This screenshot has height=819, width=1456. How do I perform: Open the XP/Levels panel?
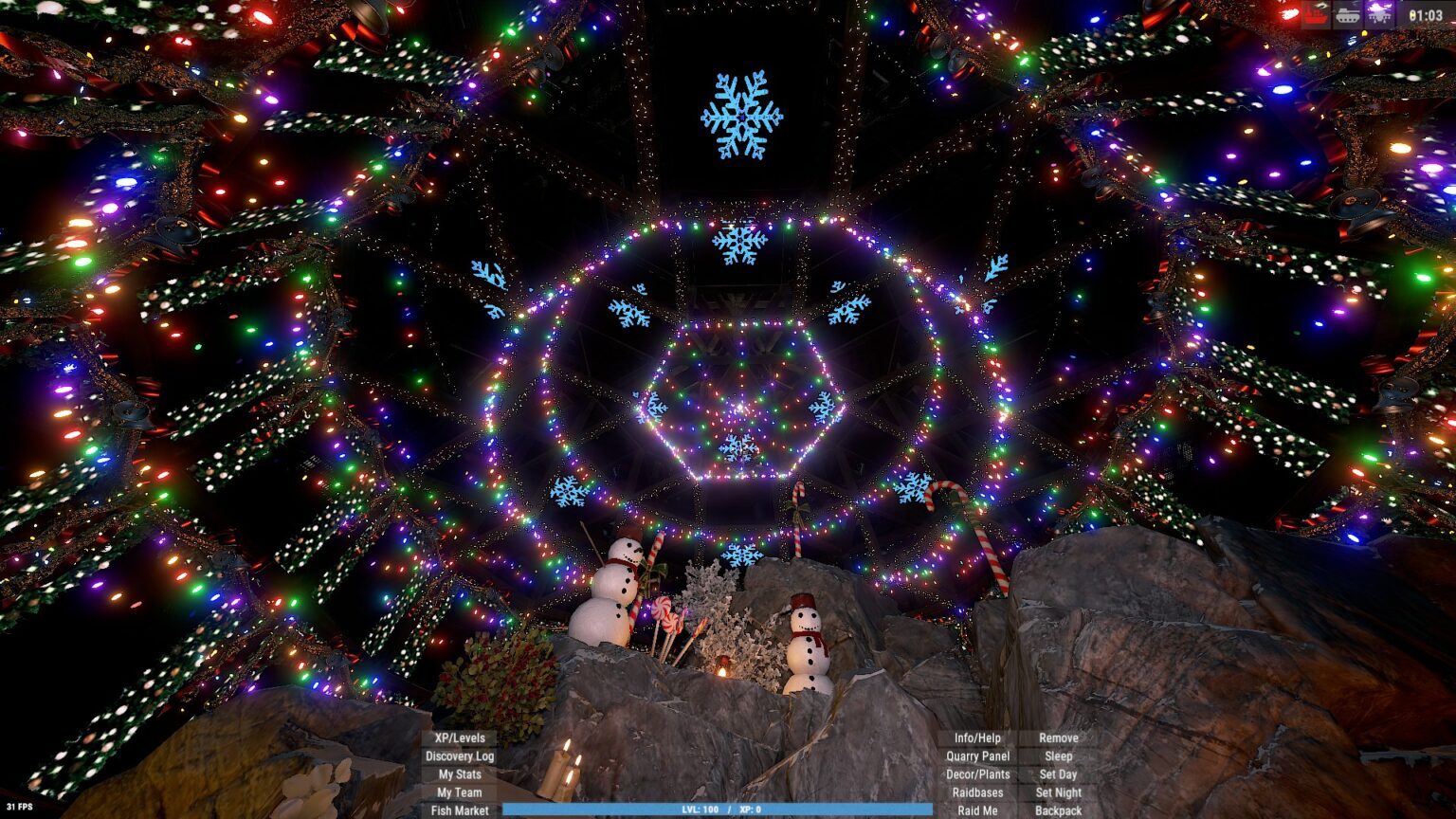tap(460, 737)
